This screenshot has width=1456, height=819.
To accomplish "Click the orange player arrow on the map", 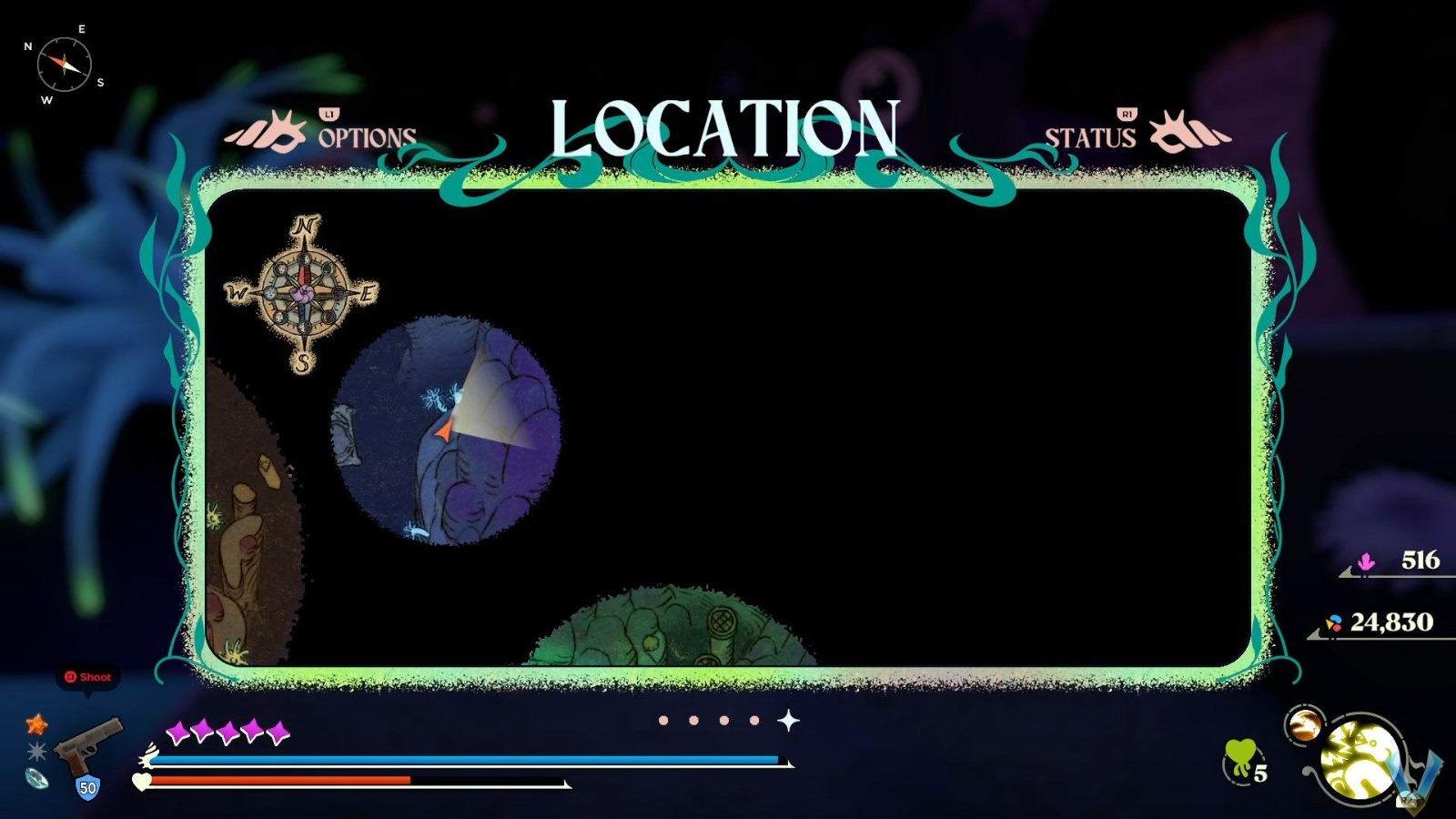I will click(445, 429).
